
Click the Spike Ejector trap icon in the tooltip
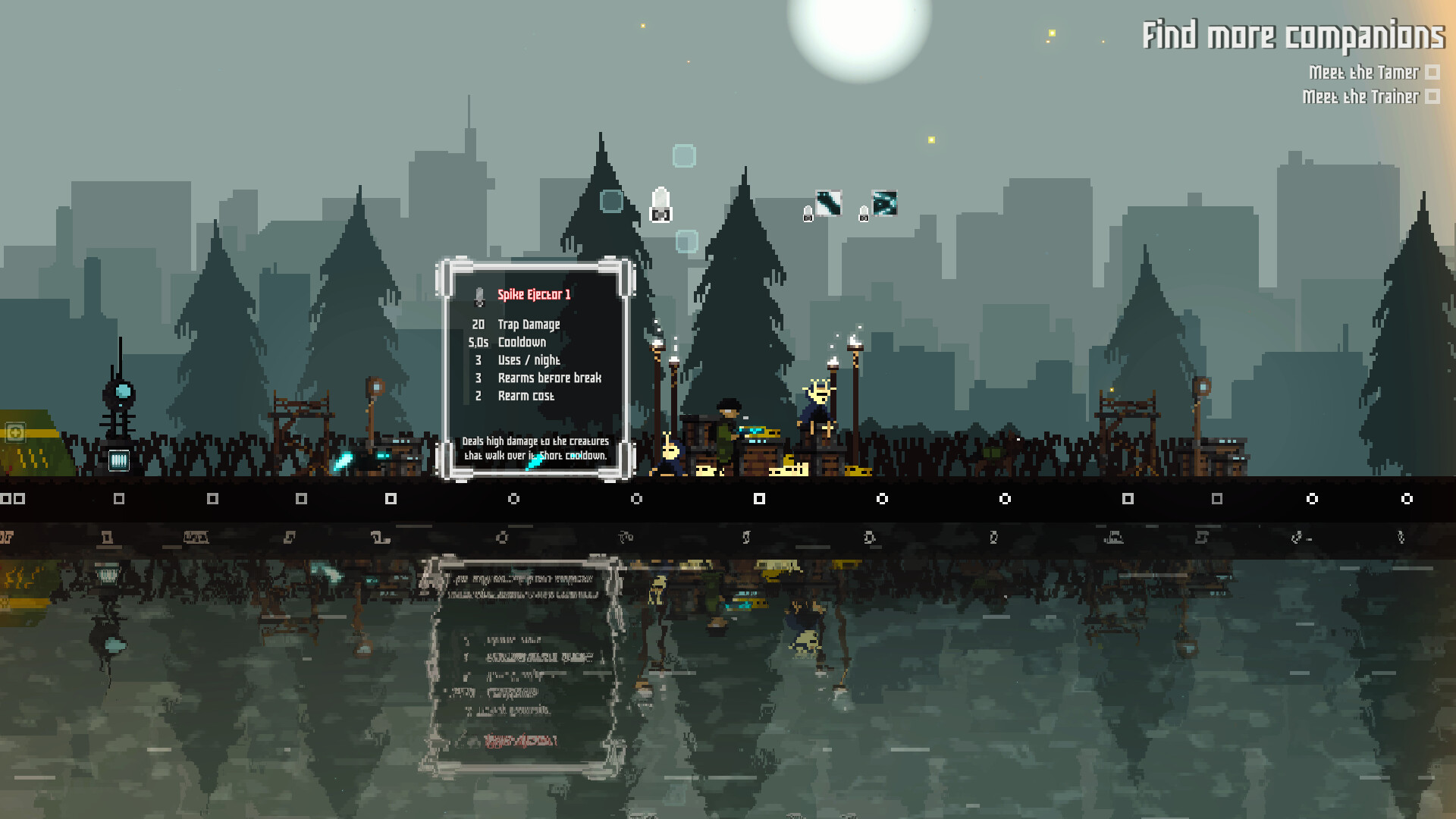click(x=480, y=296)
